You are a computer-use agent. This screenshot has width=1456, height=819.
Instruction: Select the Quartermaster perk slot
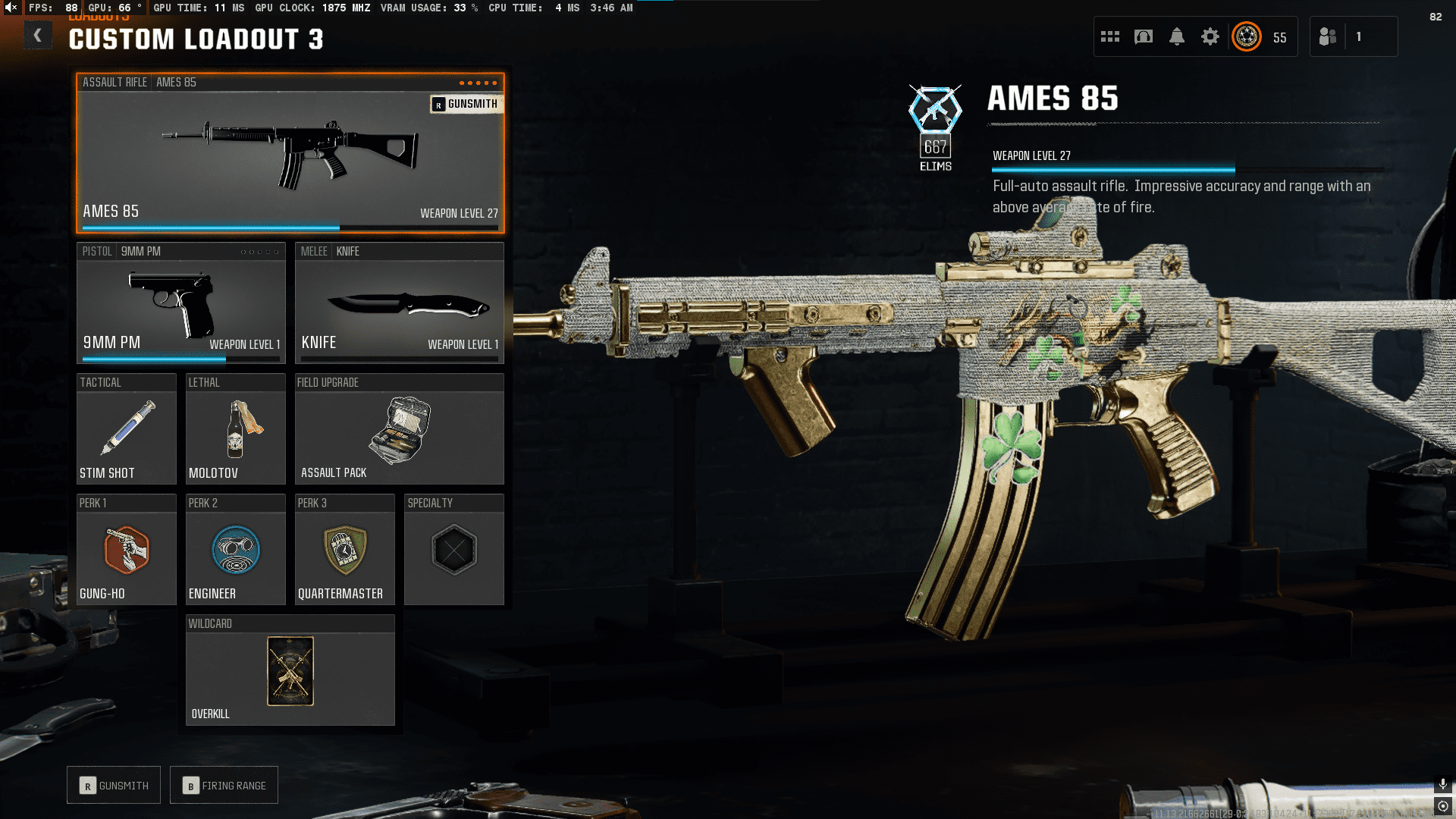[344, 550]
